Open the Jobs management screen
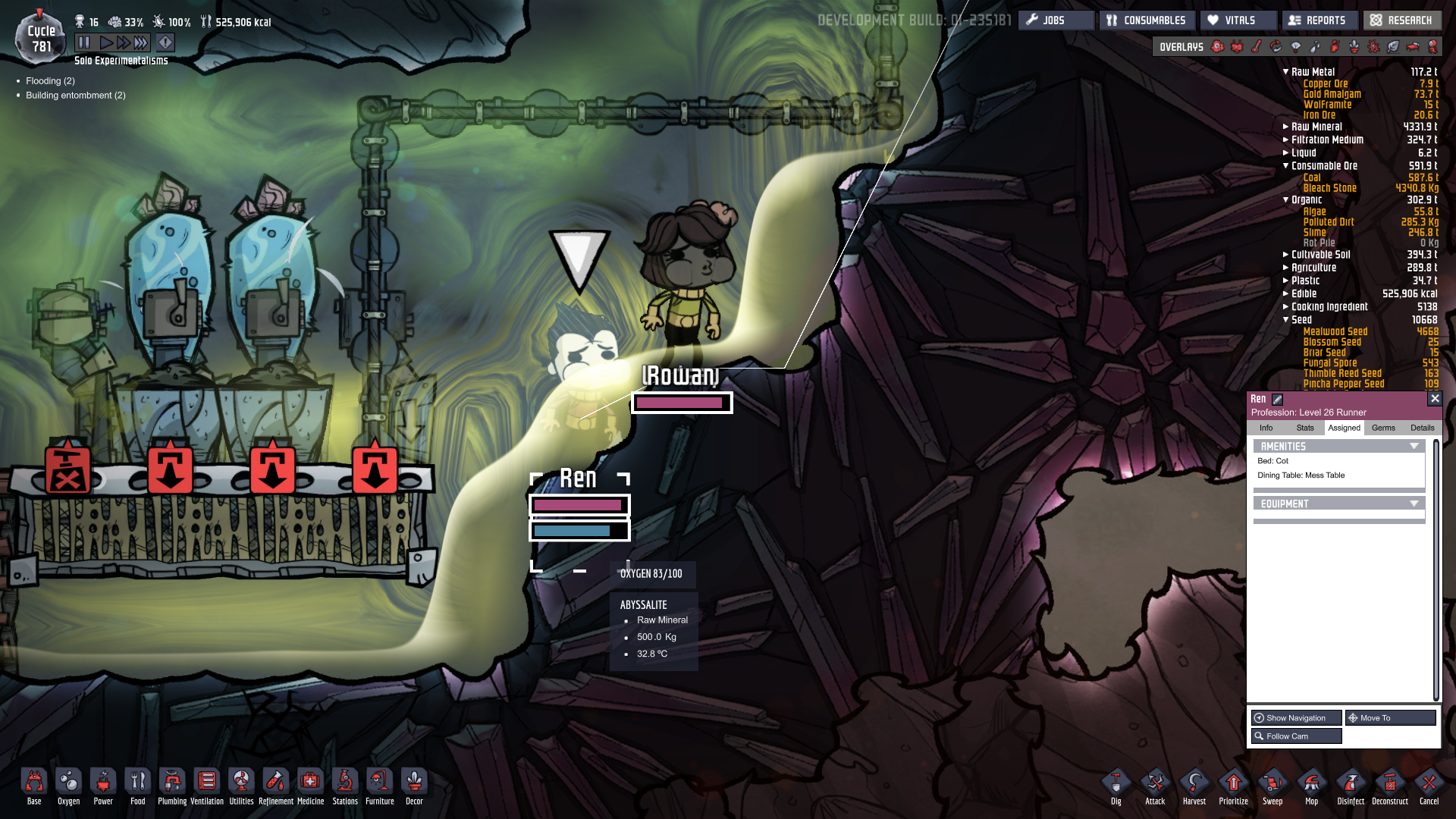 1055,20
